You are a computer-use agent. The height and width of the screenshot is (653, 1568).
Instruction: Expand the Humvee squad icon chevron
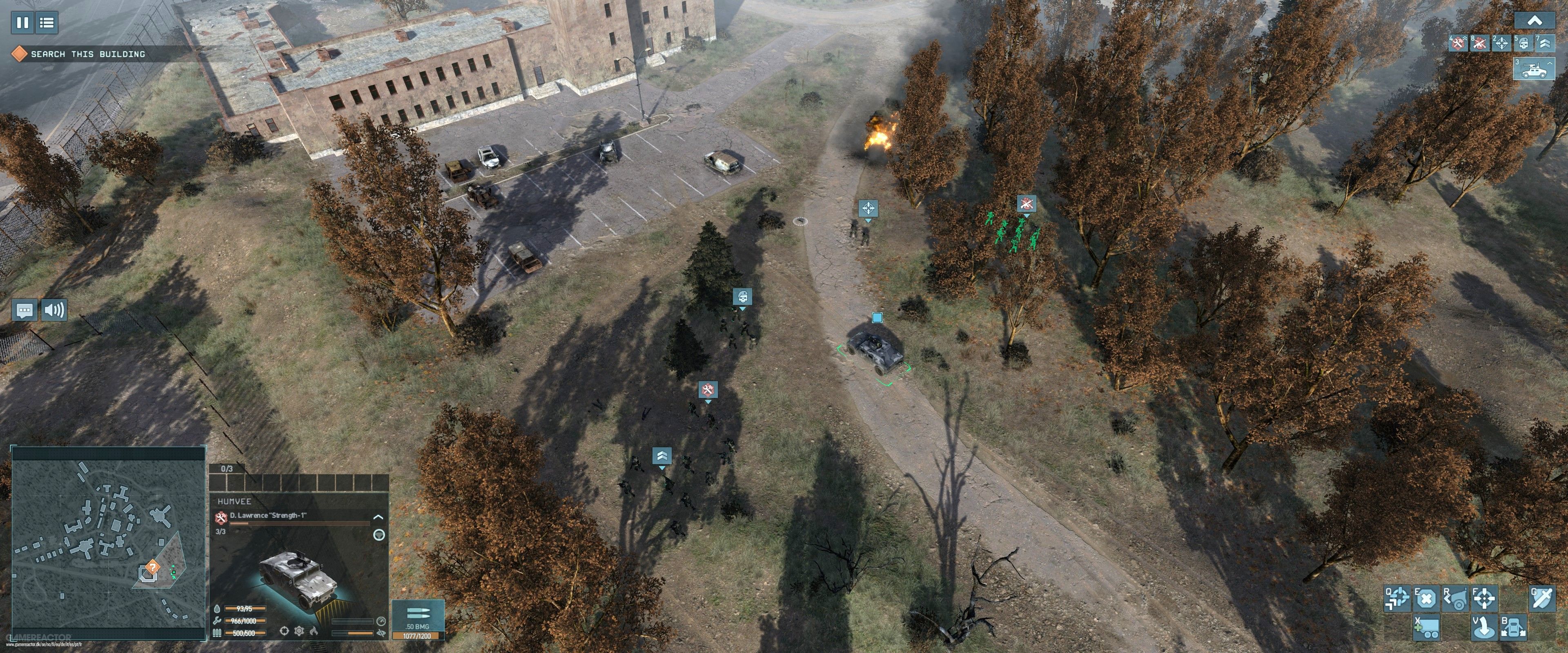tap(1550, 63)
